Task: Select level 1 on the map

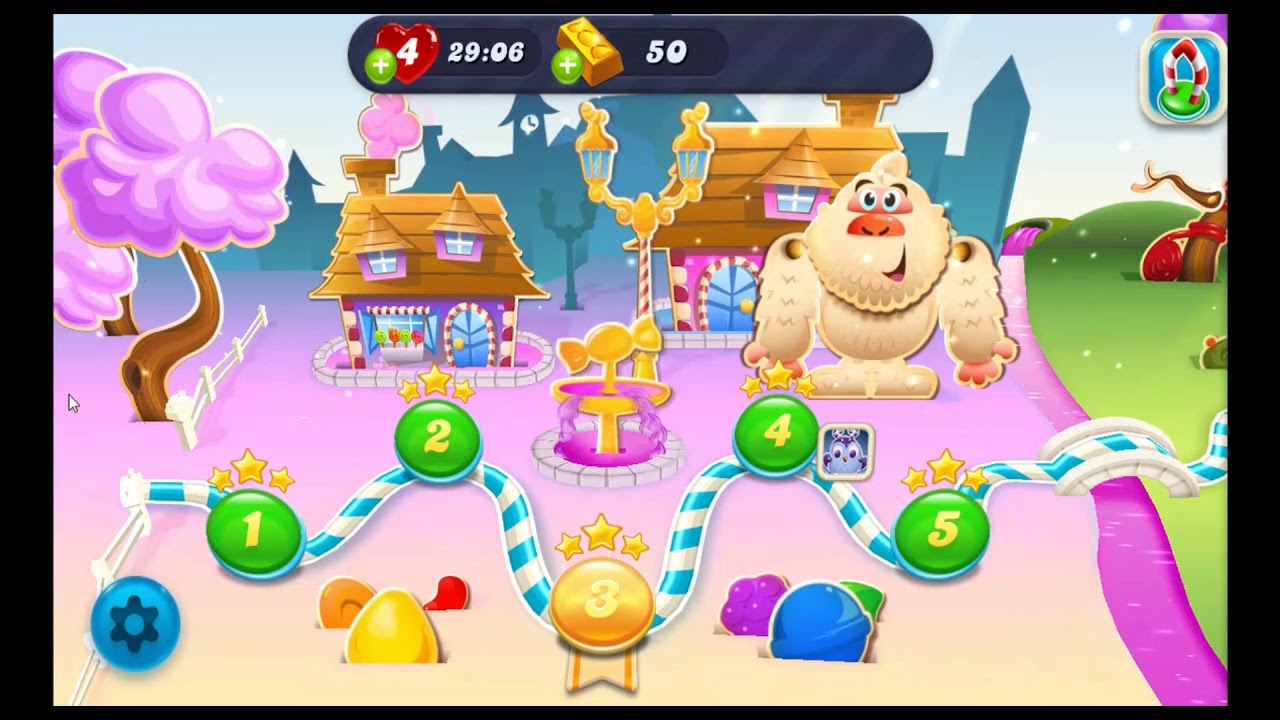Action: [x=254, y=532]
